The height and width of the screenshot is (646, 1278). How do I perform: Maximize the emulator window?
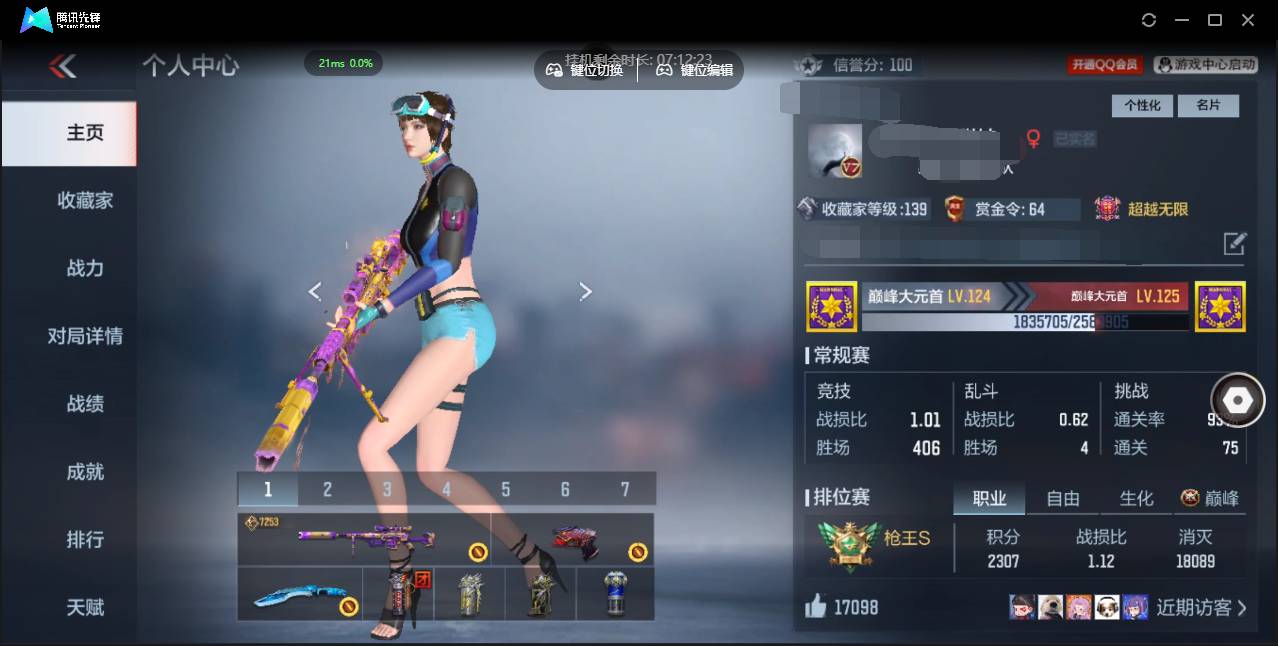[1215, 20]
